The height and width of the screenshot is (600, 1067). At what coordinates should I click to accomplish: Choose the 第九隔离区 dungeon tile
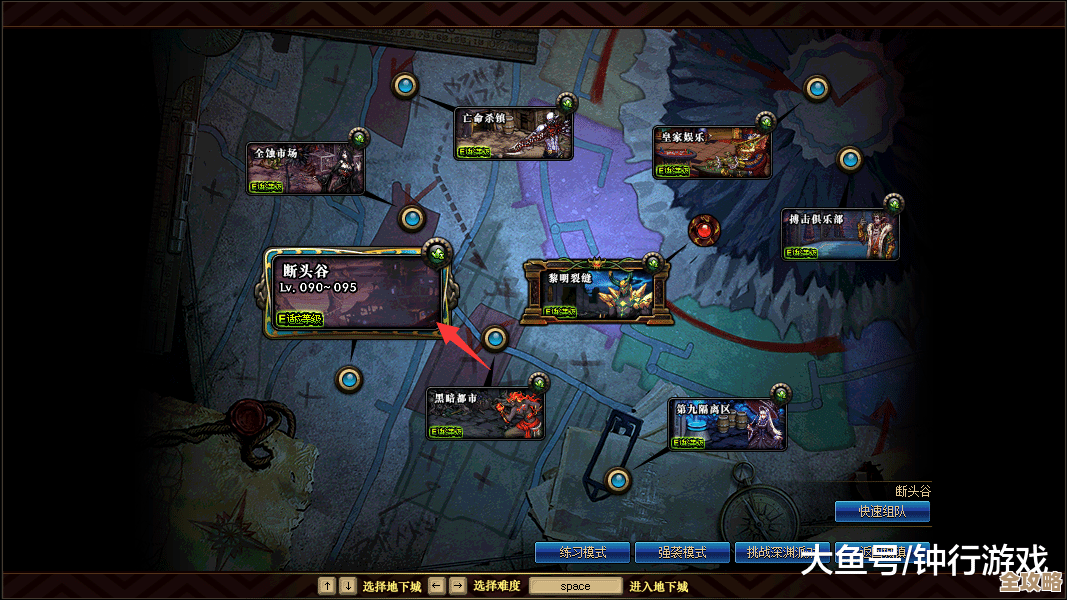726,423
